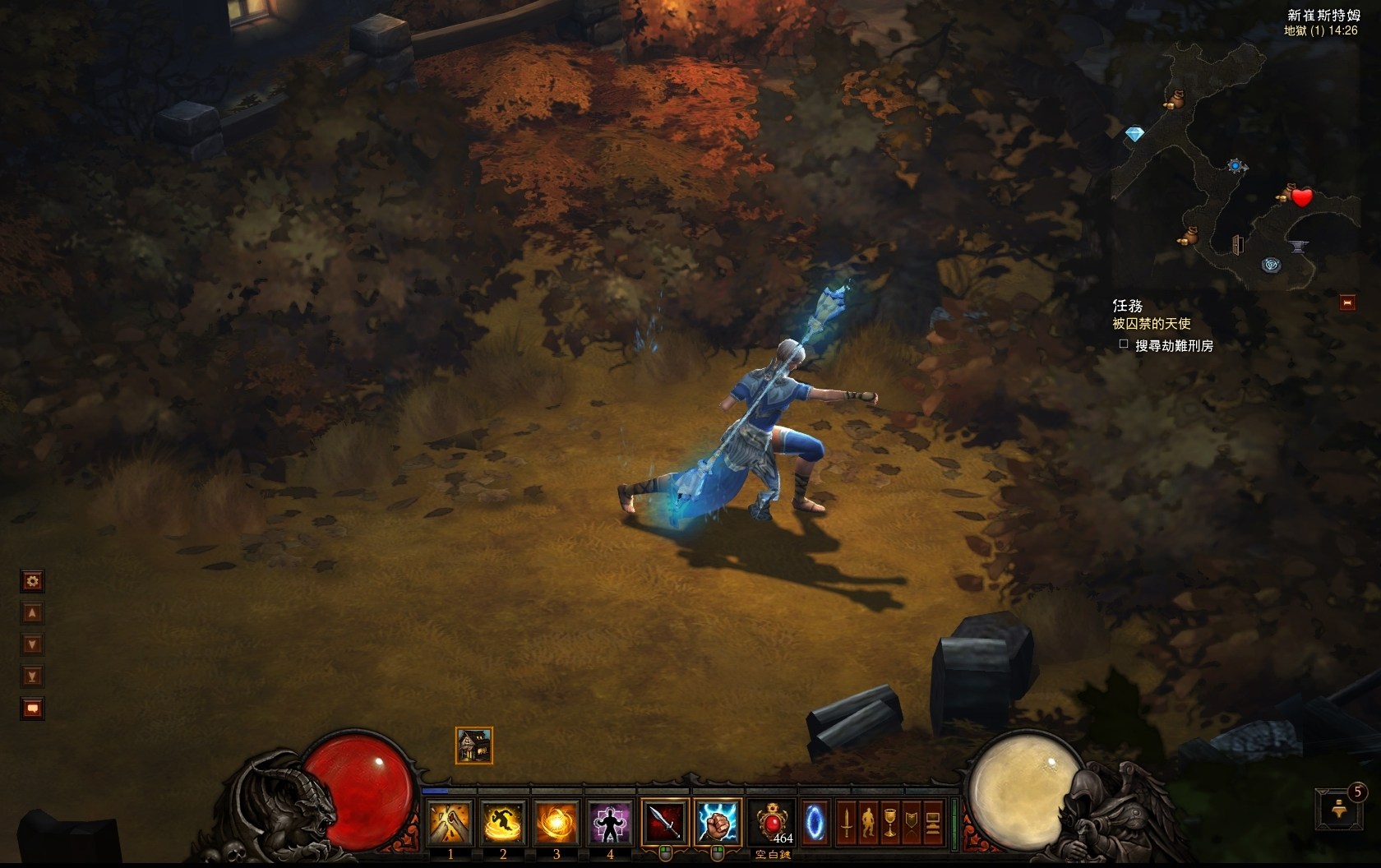1381x868 pixels.
Task: Open the banner shield button
Action: tap(911, 823)
